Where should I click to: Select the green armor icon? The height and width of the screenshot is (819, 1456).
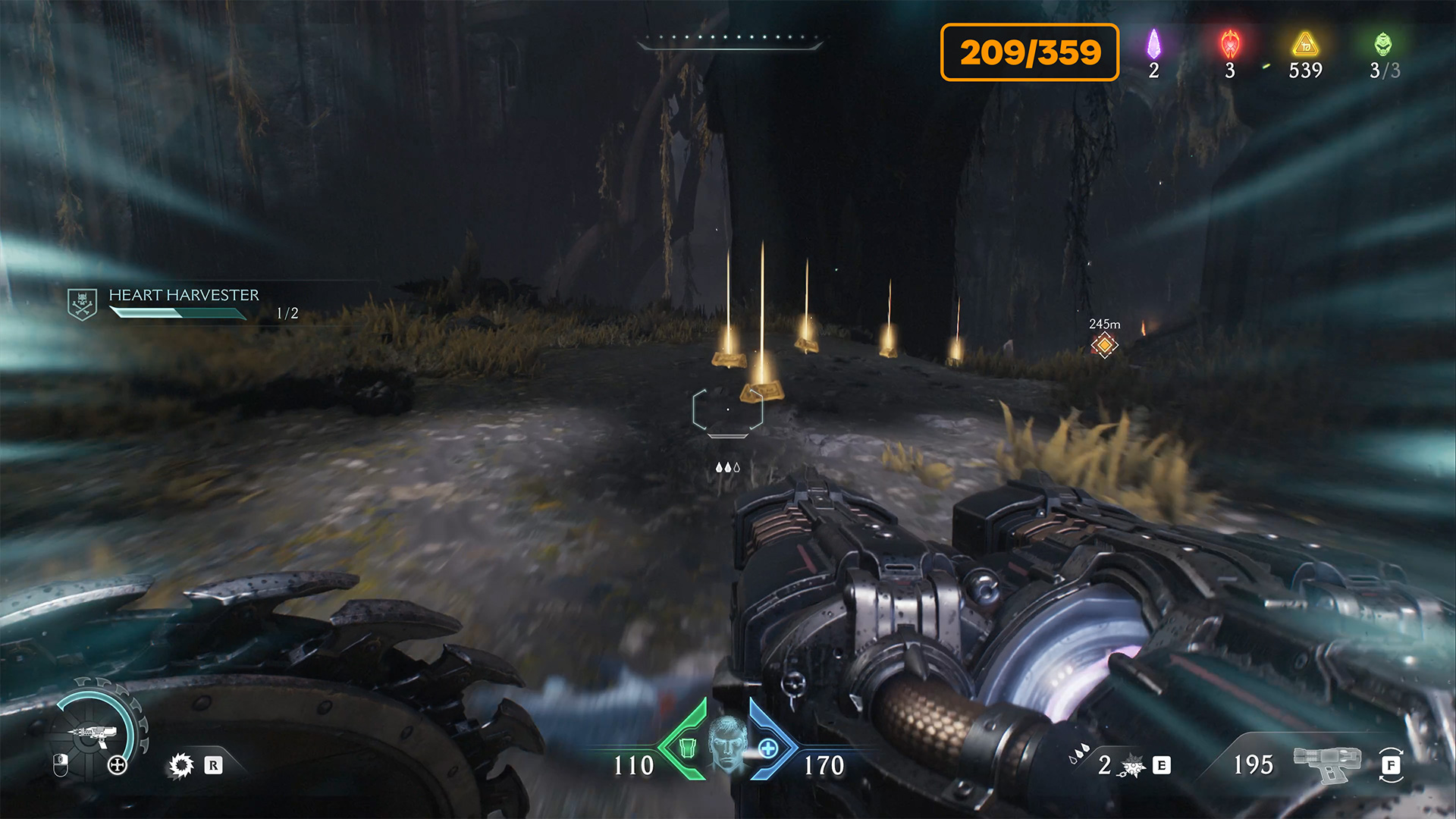tap(687, 748)
